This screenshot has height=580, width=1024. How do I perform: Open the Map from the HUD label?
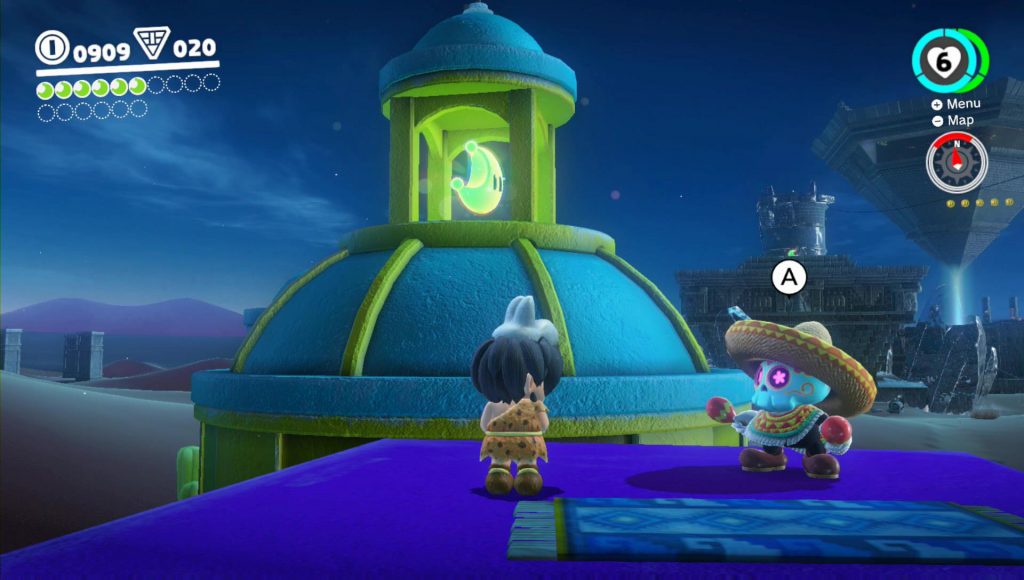pos(953,120)
